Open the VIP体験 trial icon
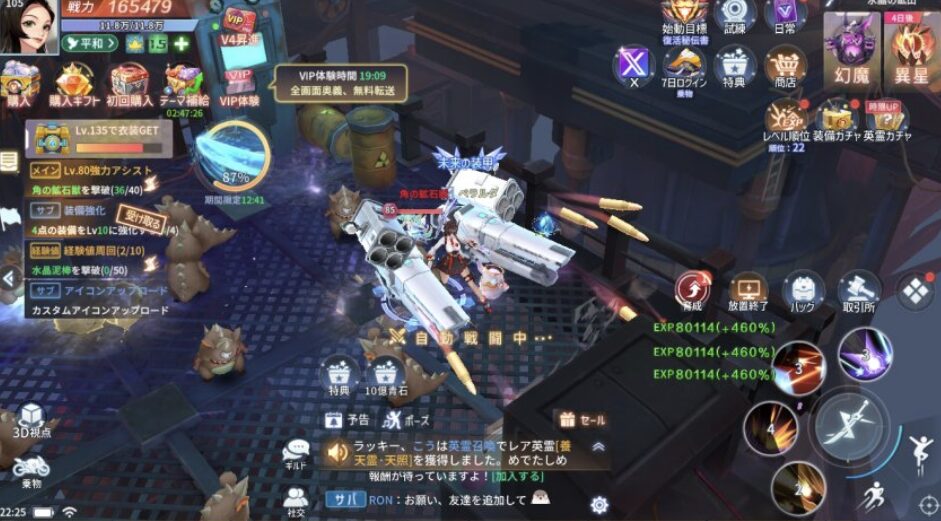 click(x=239, y=81)
